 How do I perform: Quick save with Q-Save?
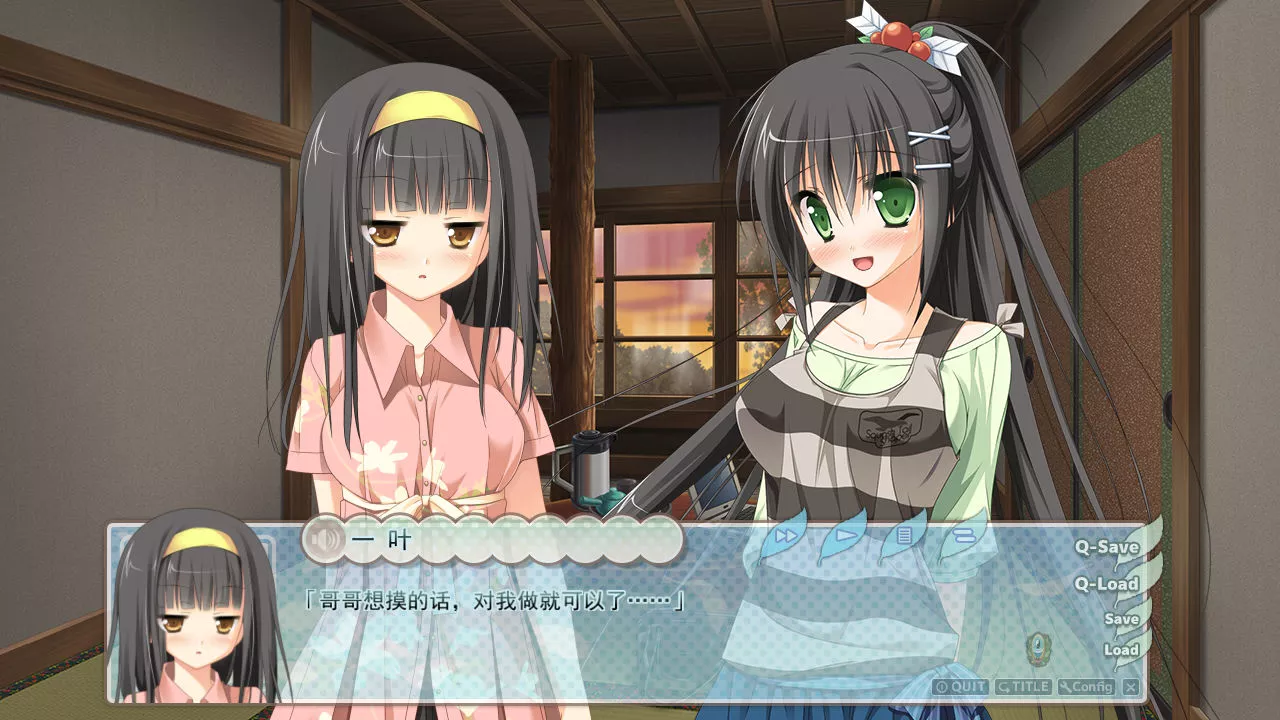pos(1106,547)
